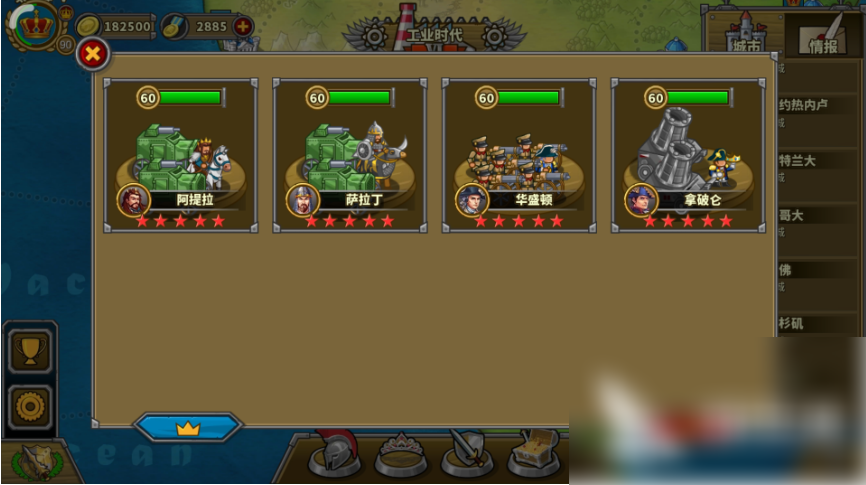This screenshot has height=485, width=866.
Task: Choose the 萨拉丁 general card
Action: (350, 156)
